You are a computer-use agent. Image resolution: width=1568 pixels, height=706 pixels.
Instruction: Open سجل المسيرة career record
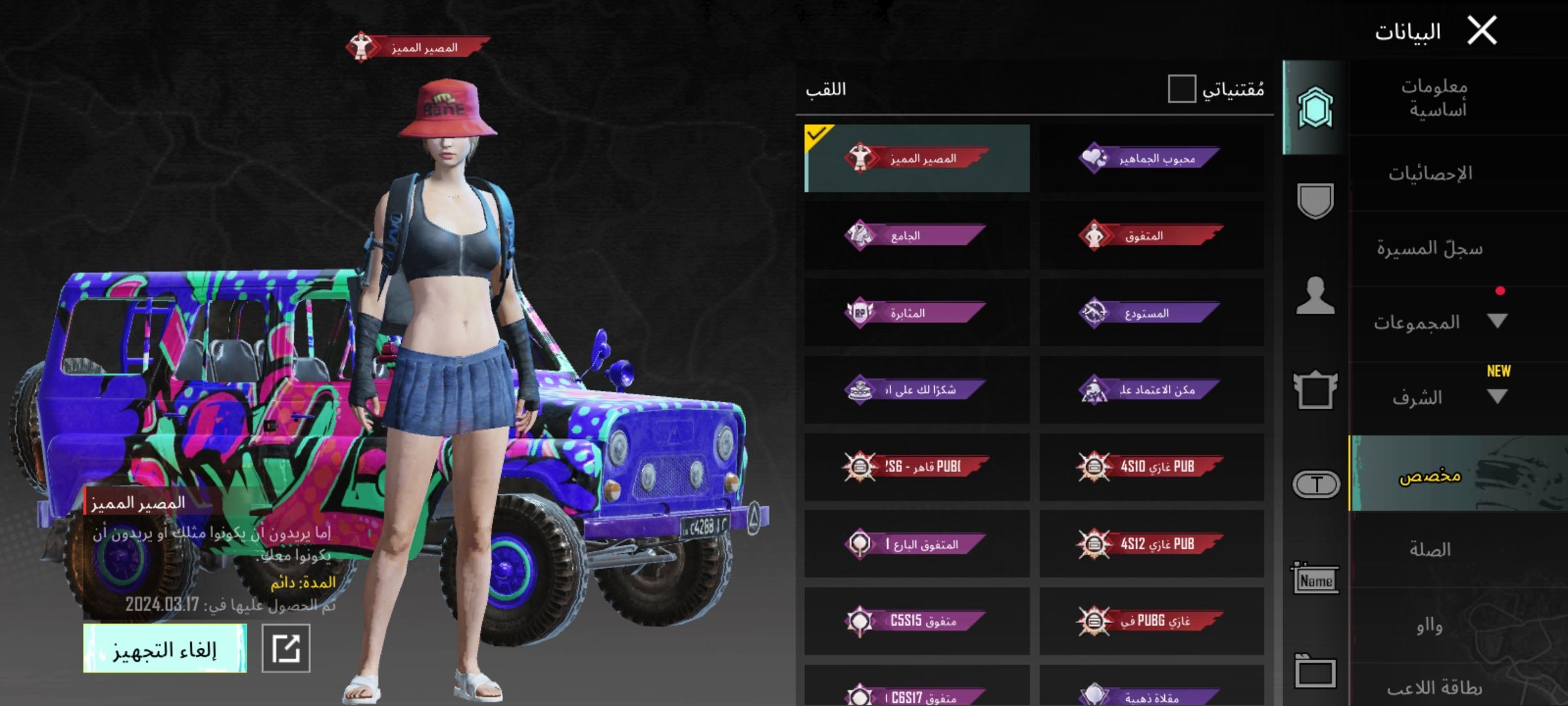coord(1431,248)
